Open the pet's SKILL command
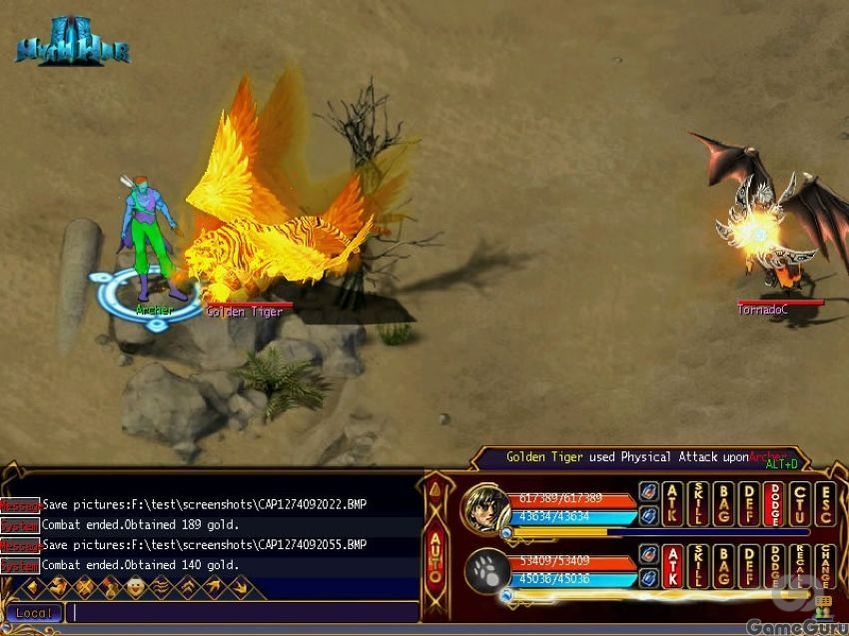 (698, 566)
